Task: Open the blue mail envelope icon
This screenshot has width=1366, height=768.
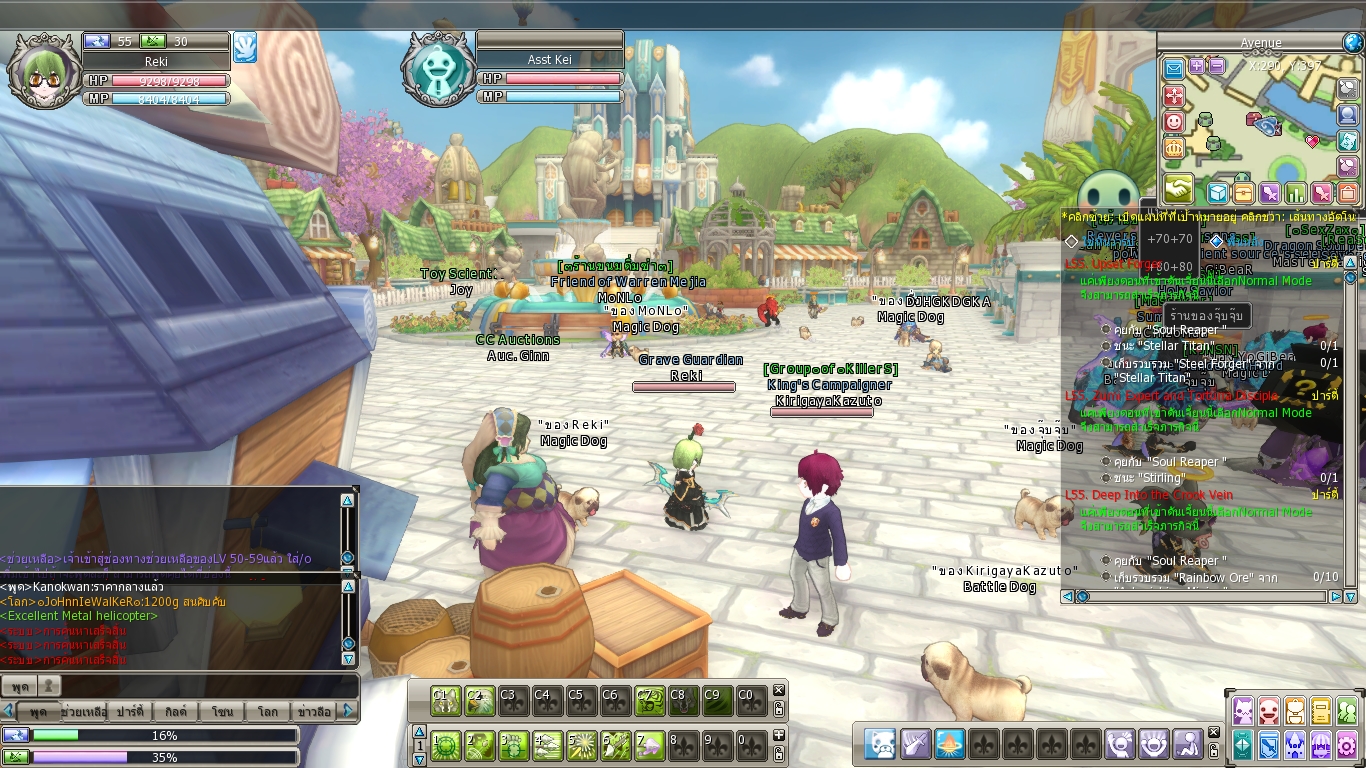Action: pos(1174,69)
